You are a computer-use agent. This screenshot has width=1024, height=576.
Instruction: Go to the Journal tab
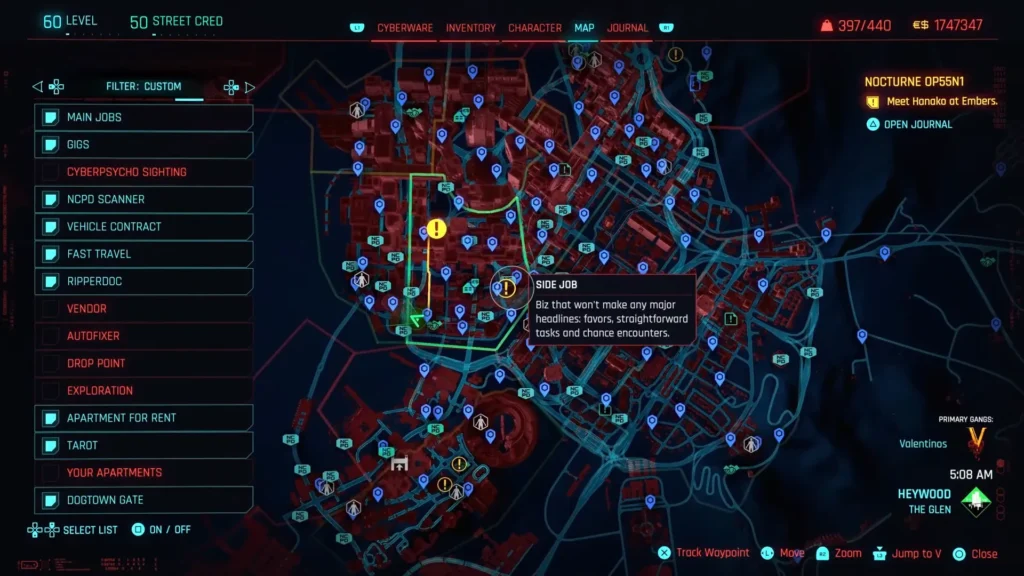pyautogui.click(x=627, y=28)
